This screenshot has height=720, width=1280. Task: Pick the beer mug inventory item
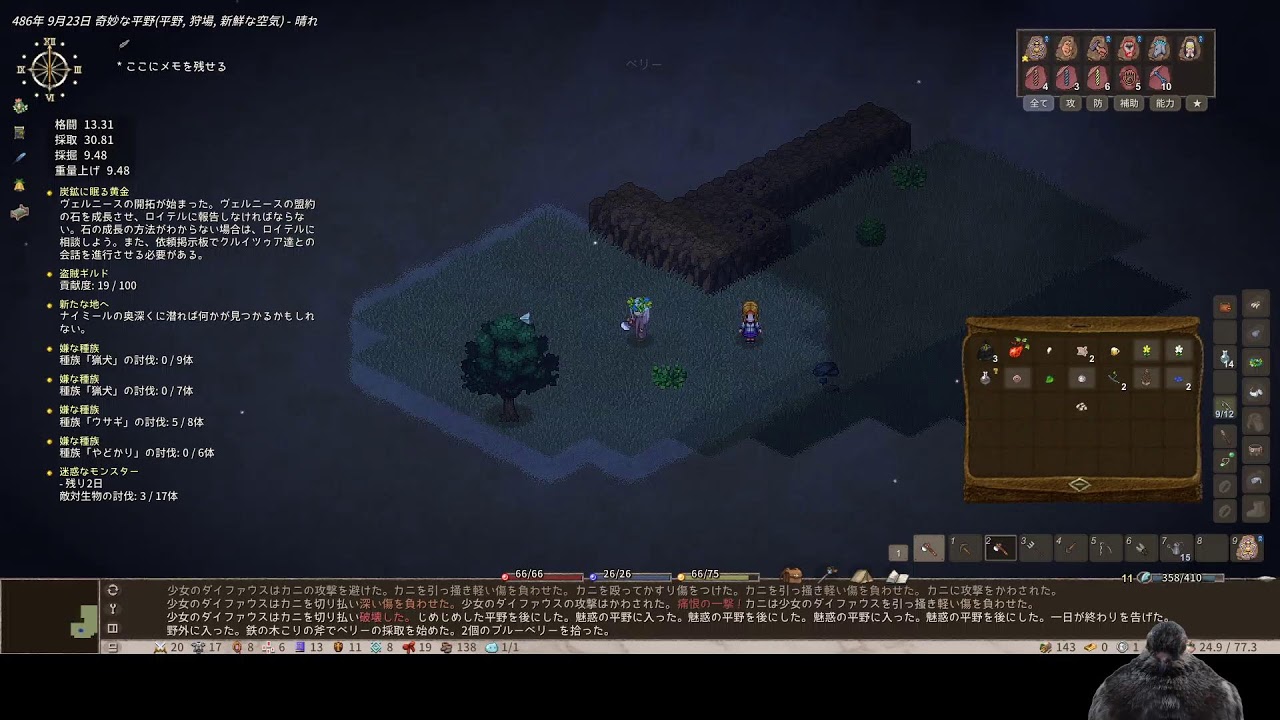tap(1114, 350)
